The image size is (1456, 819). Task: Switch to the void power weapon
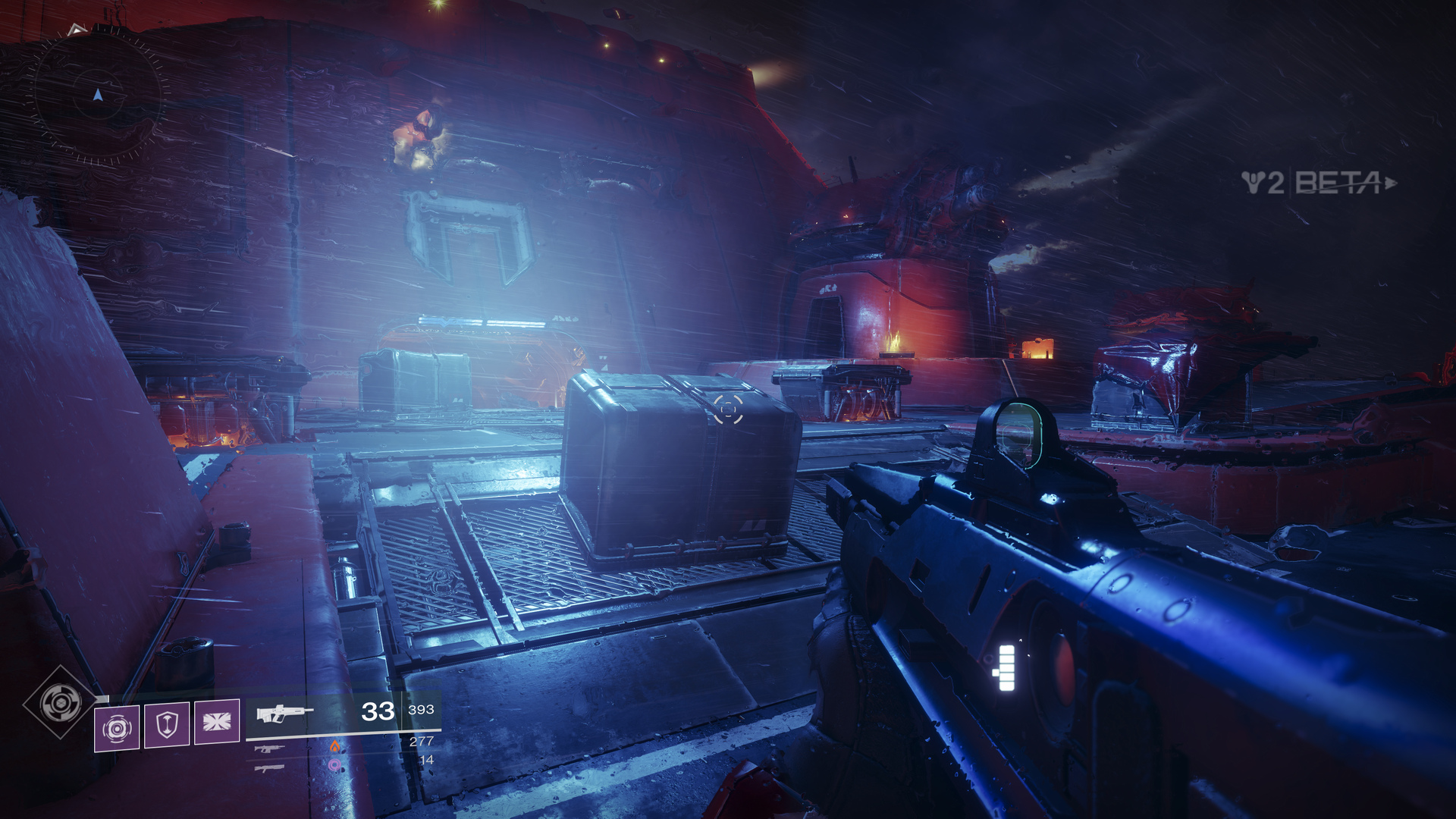(270, 768)
